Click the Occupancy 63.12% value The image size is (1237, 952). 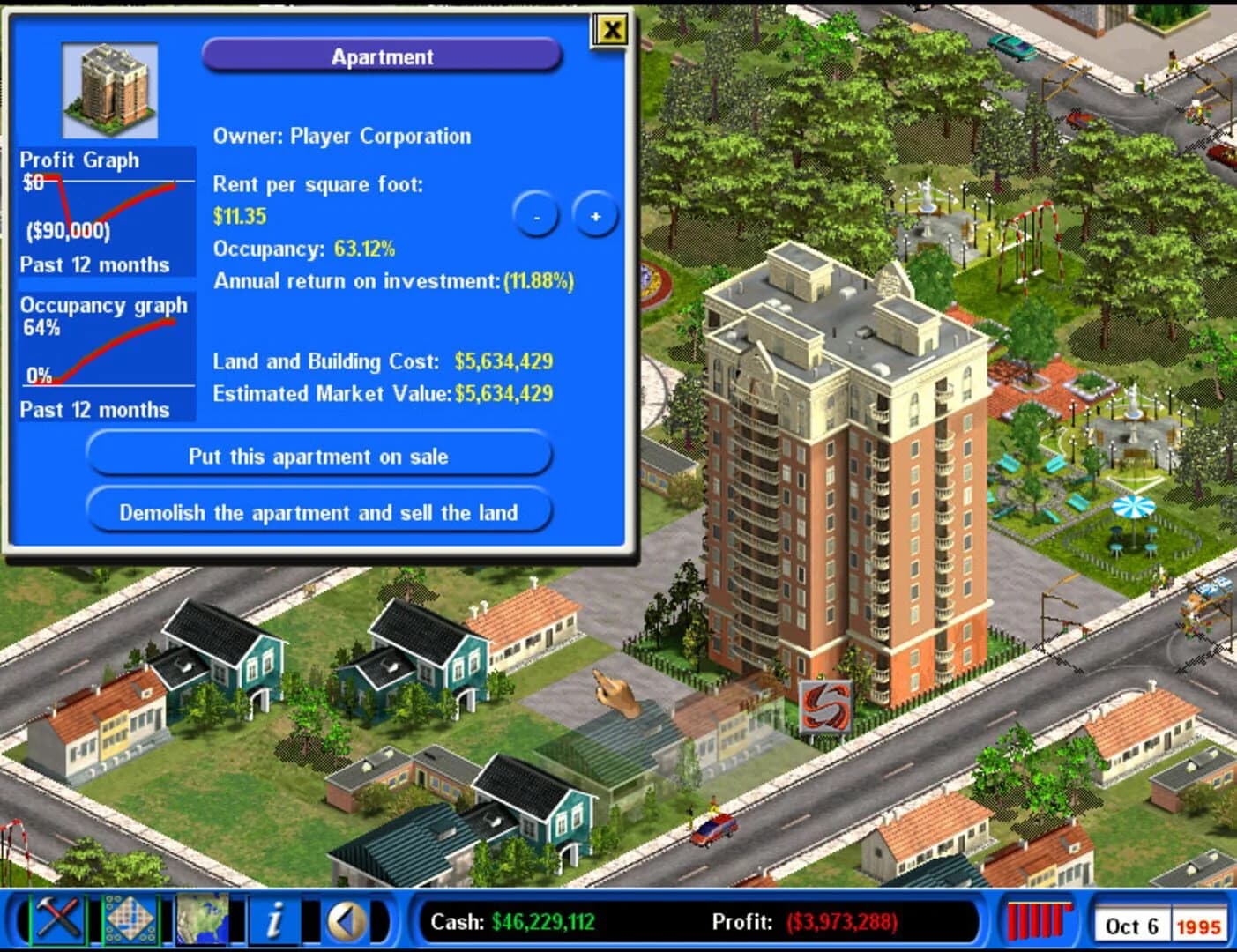tap(366, 249)
